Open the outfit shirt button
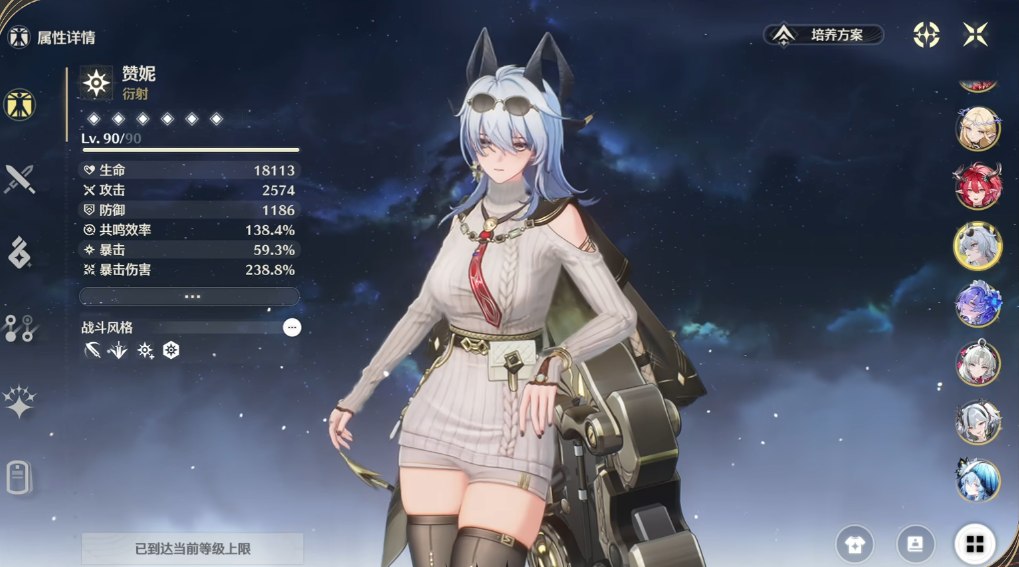This screenshot has width=1019, height=567. (x=854, y=544)
